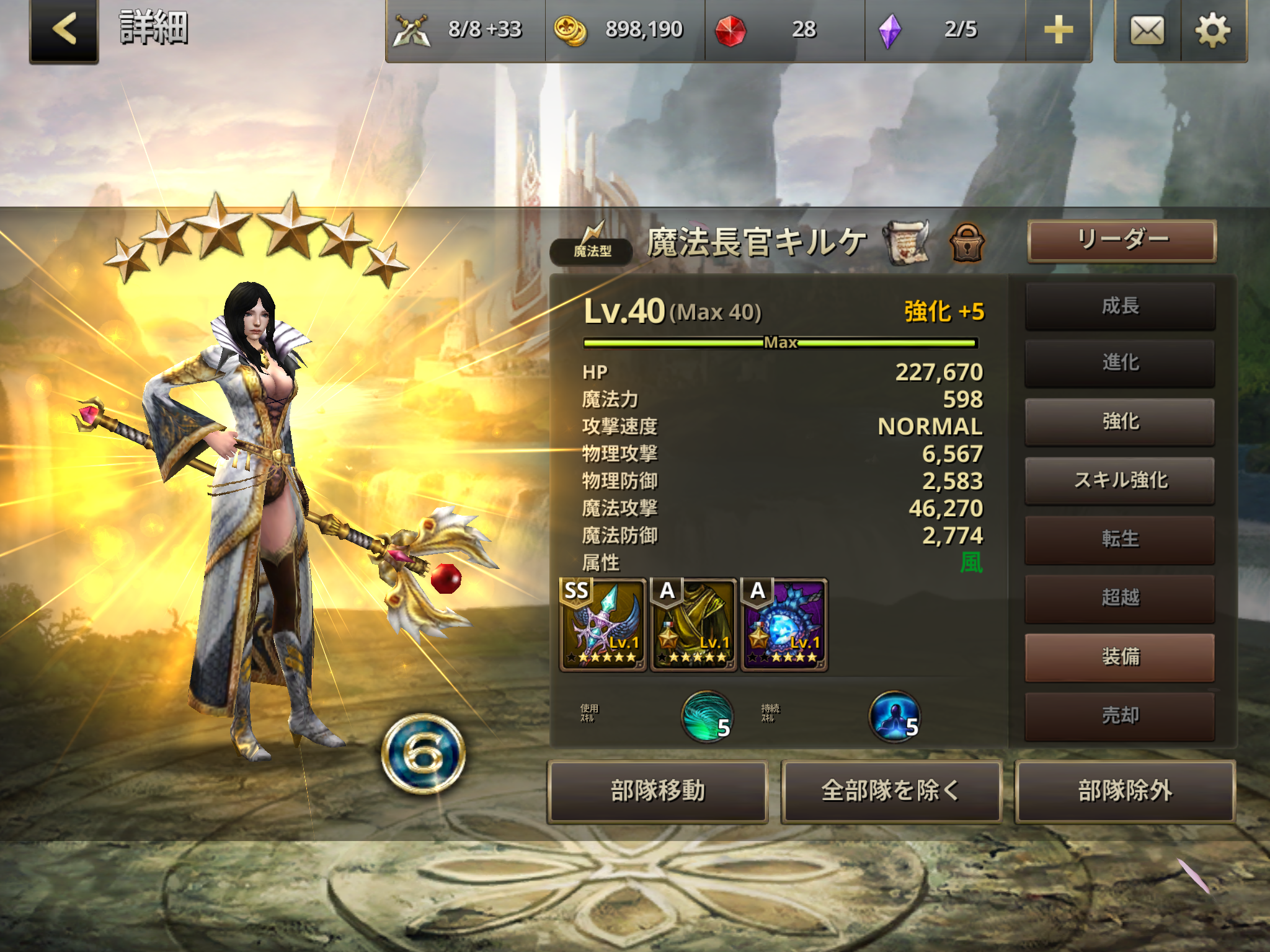Image resolution: width=1270 pixels, height=952 pixels.
Task: Sell the hero with 売却
Action: (1120, 716)
